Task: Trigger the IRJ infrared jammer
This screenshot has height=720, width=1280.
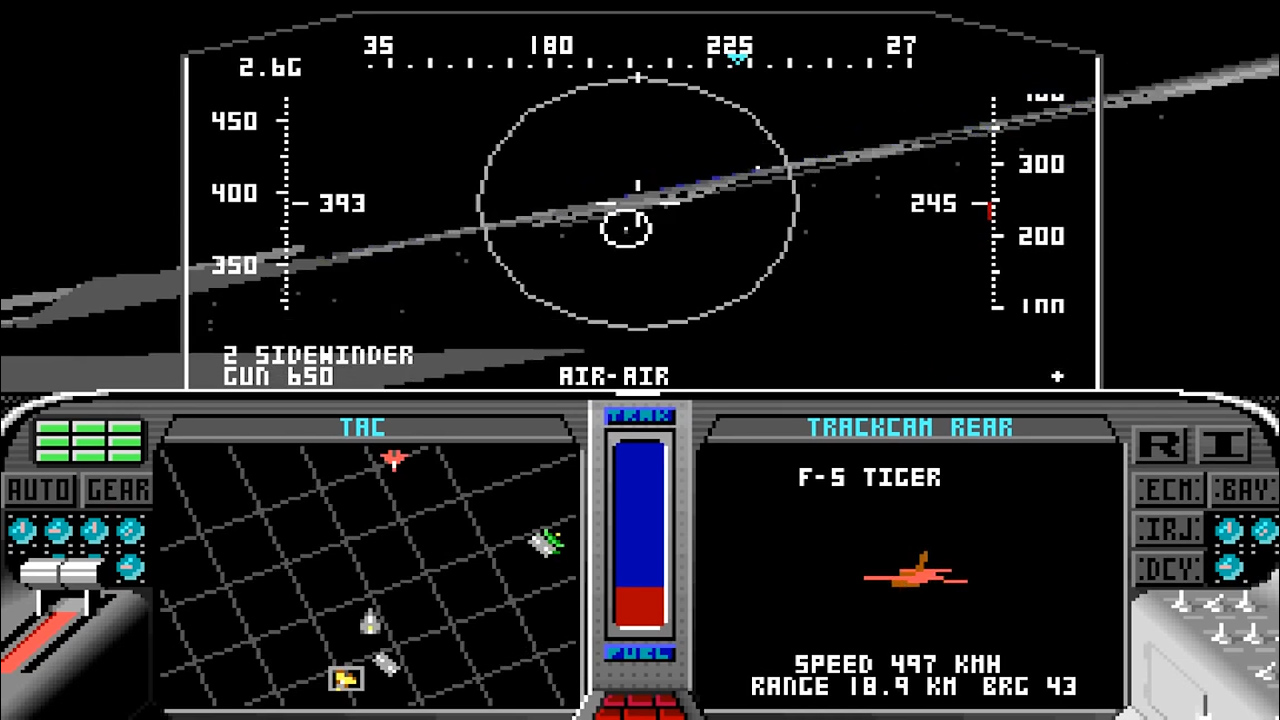Action: [1170, 528]
